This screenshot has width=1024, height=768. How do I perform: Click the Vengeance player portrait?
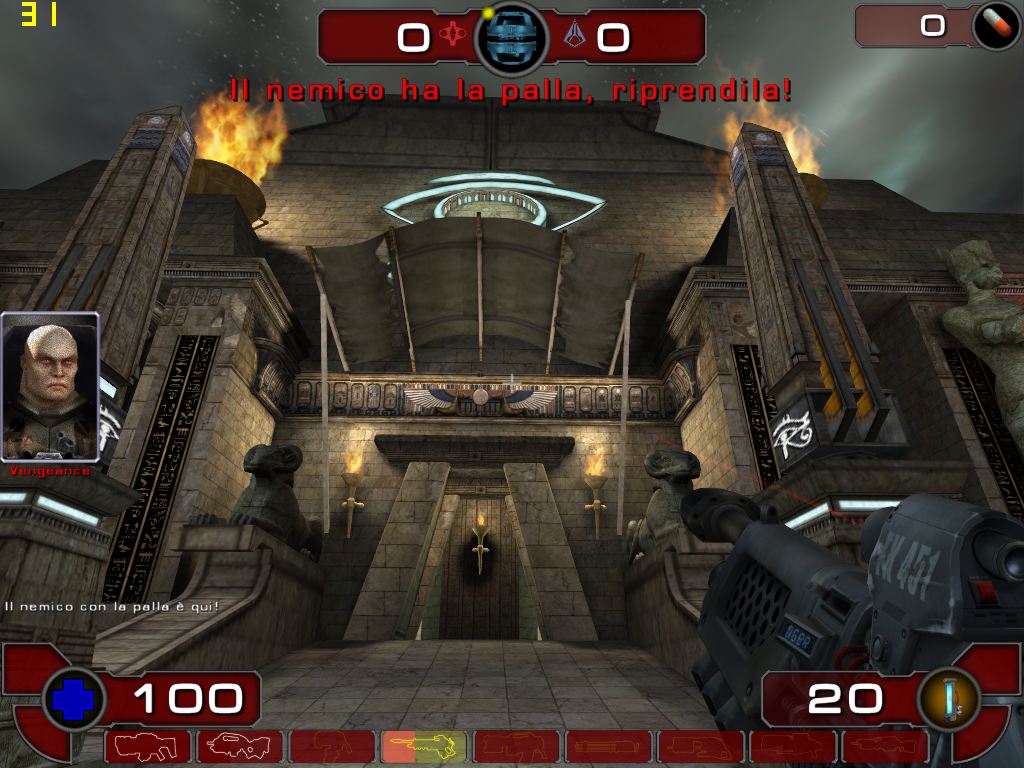(50, 386)
